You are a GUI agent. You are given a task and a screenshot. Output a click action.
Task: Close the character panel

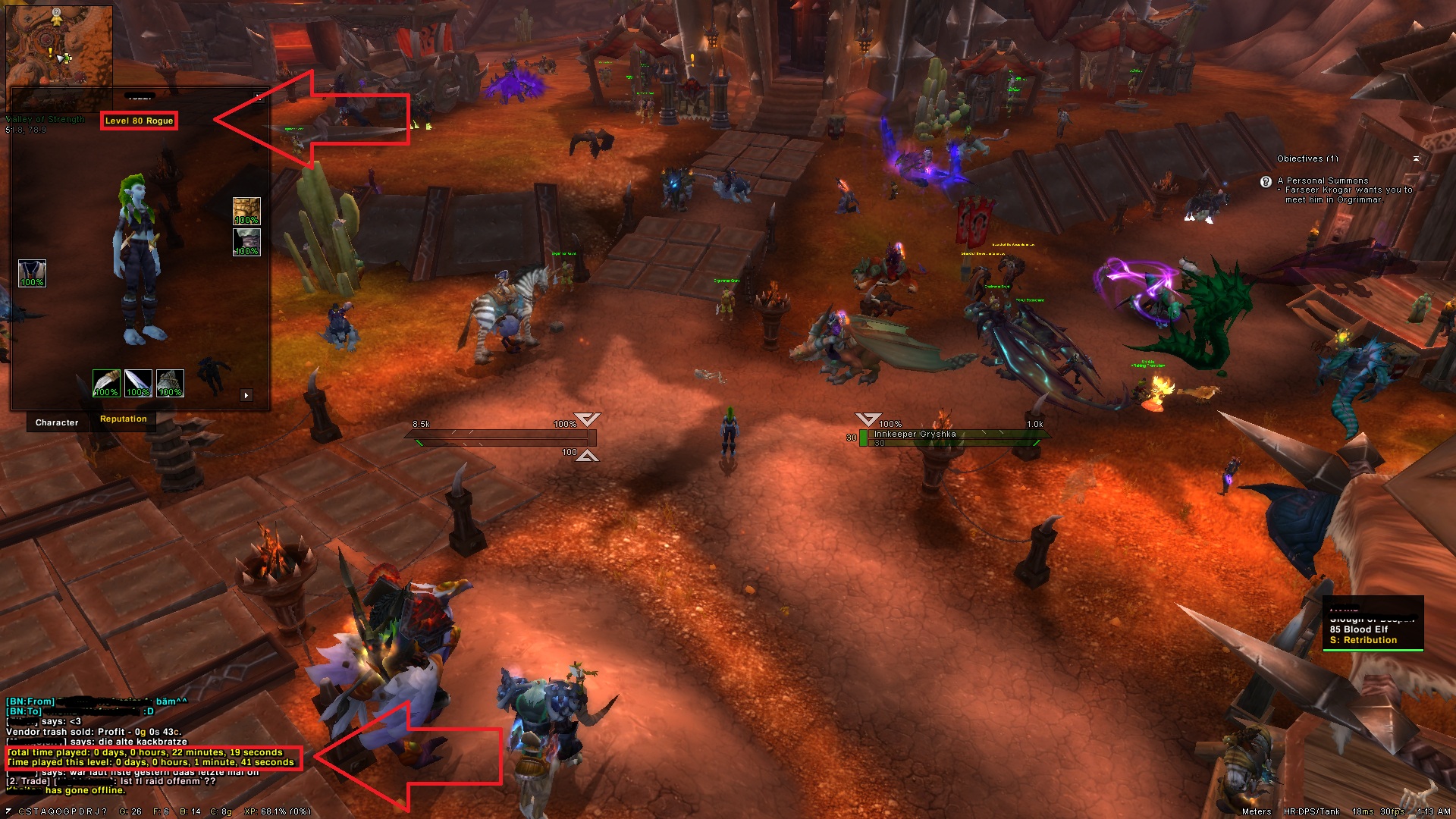click(x=259, y=97)
